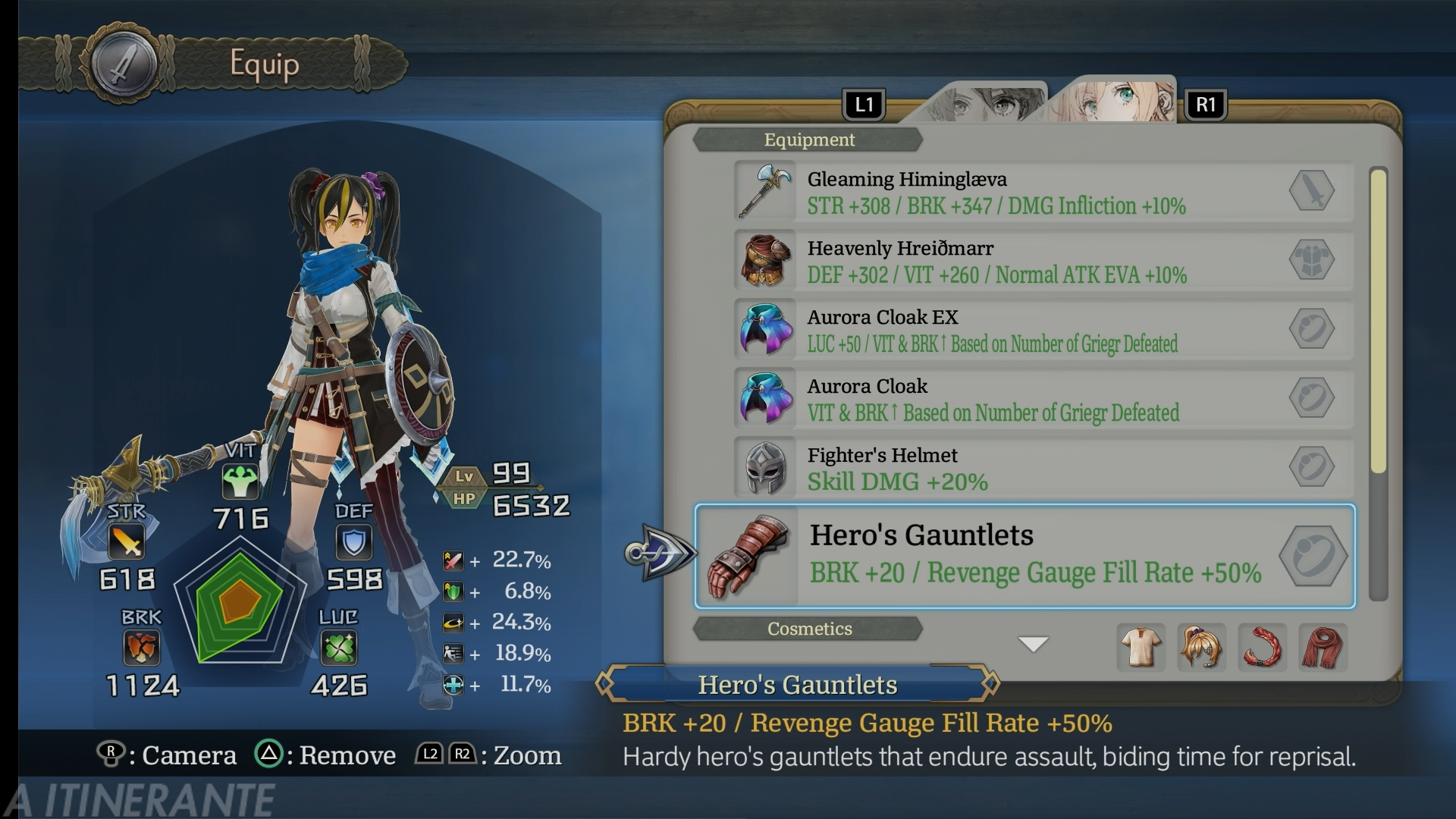
Task: Select the Fighter's Helmet accessory slot
Action: click(1043, 468)
